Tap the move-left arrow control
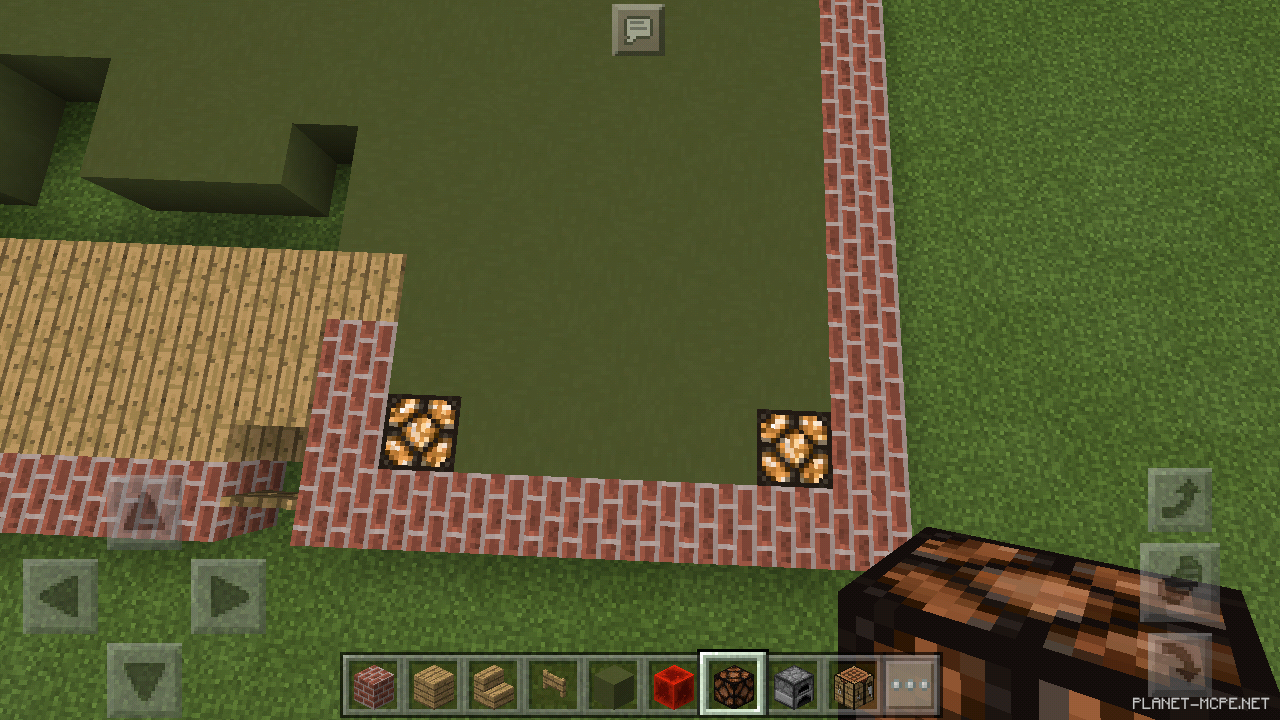Screen dimensions: 1280x720 click(60, 598)
